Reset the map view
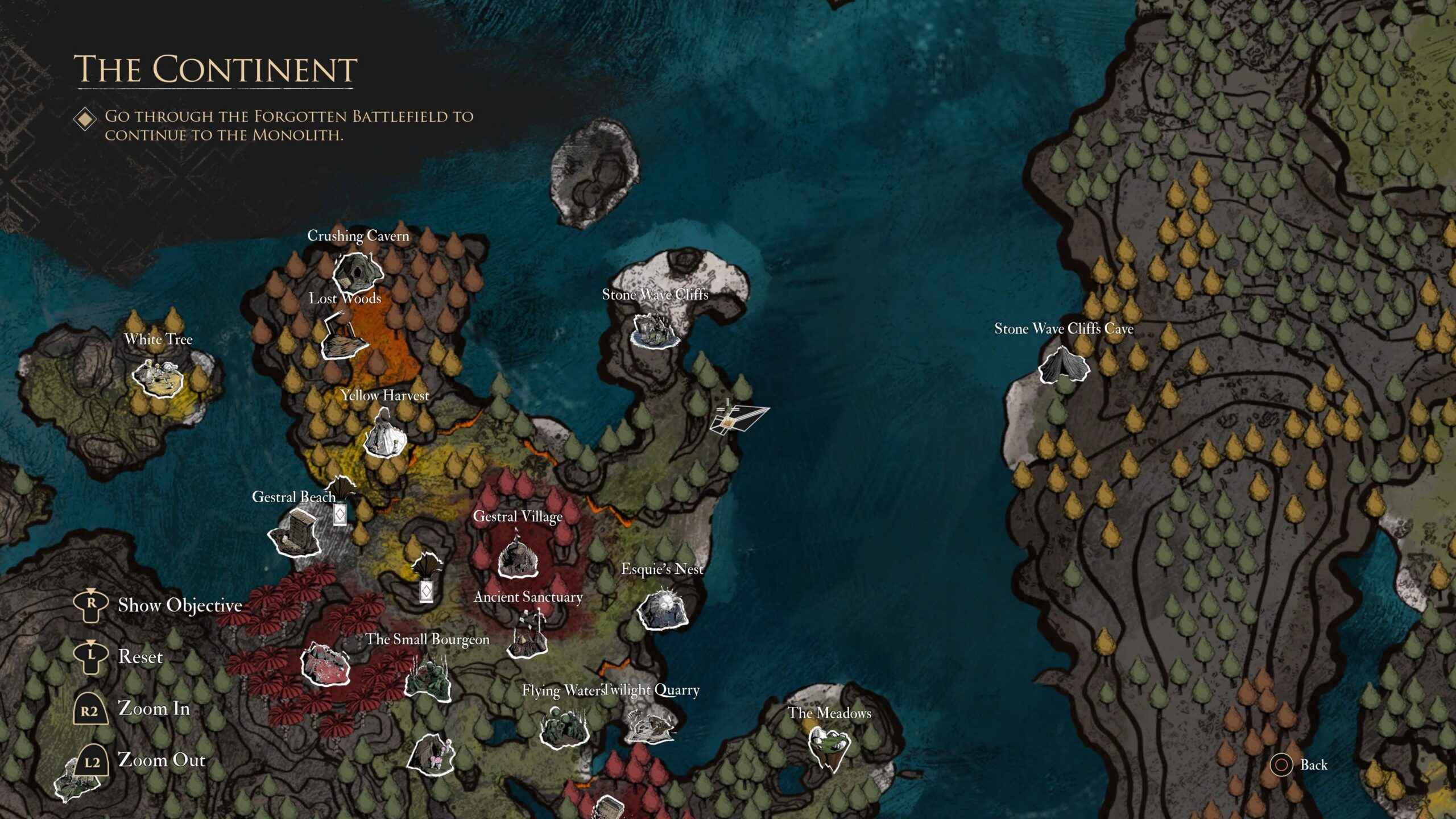Image resolution: width=1456 pixels, height=819 pixels. 140,657
